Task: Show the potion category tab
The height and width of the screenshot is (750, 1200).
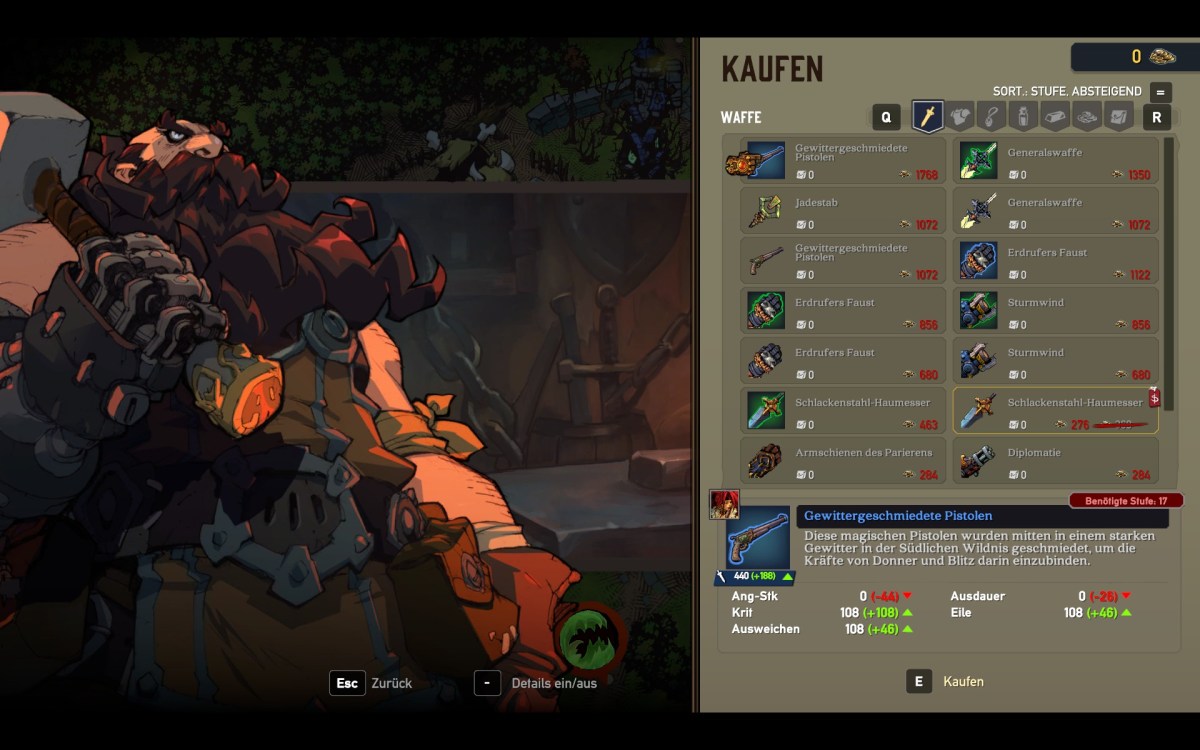Action: click(1022, 117)
